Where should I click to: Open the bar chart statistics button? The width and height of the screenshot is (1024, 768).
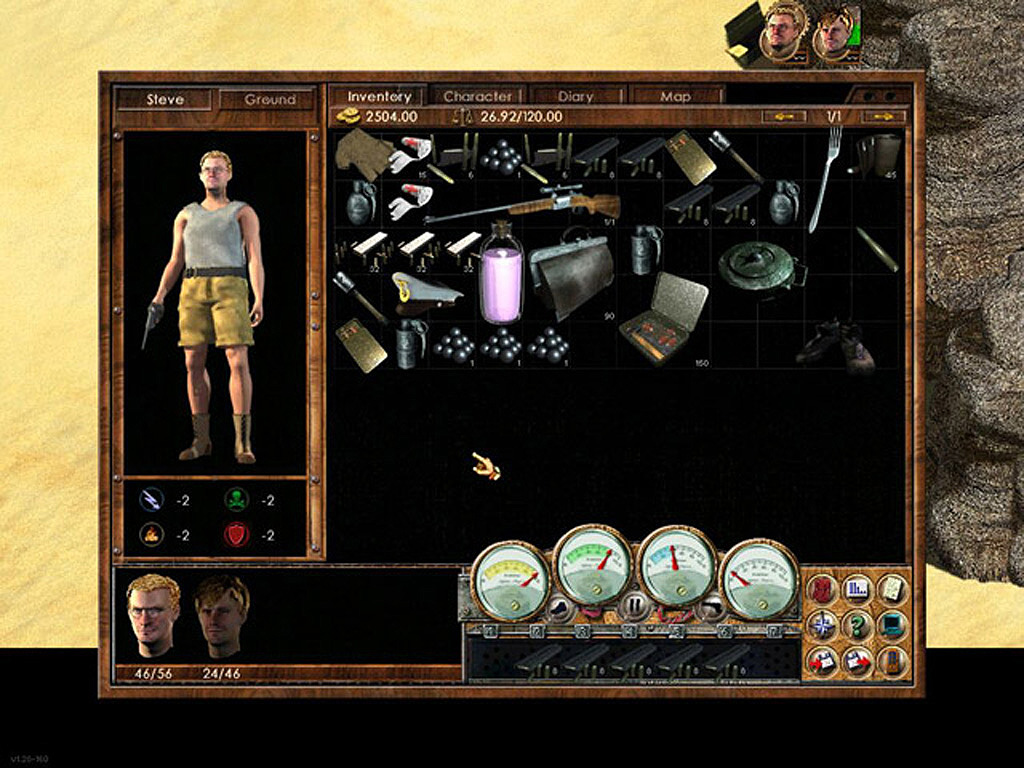857,589
